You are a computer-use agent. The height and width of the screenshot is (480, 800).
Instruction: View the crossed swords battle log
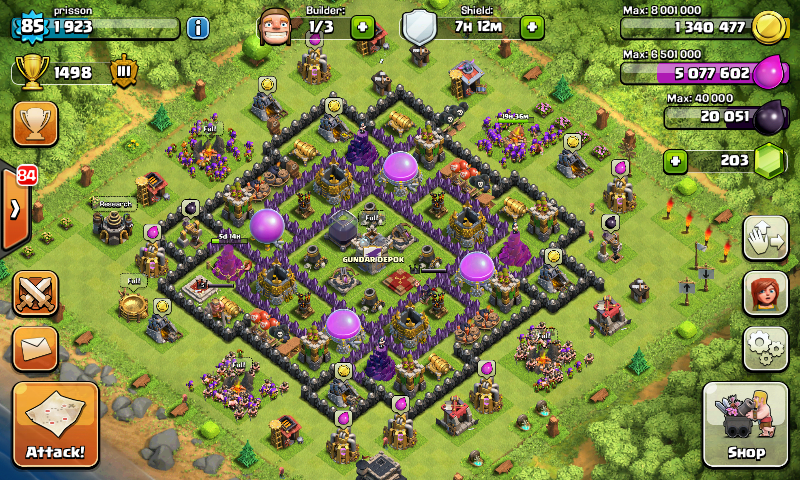pyautogui.click(x=35, y=293)
